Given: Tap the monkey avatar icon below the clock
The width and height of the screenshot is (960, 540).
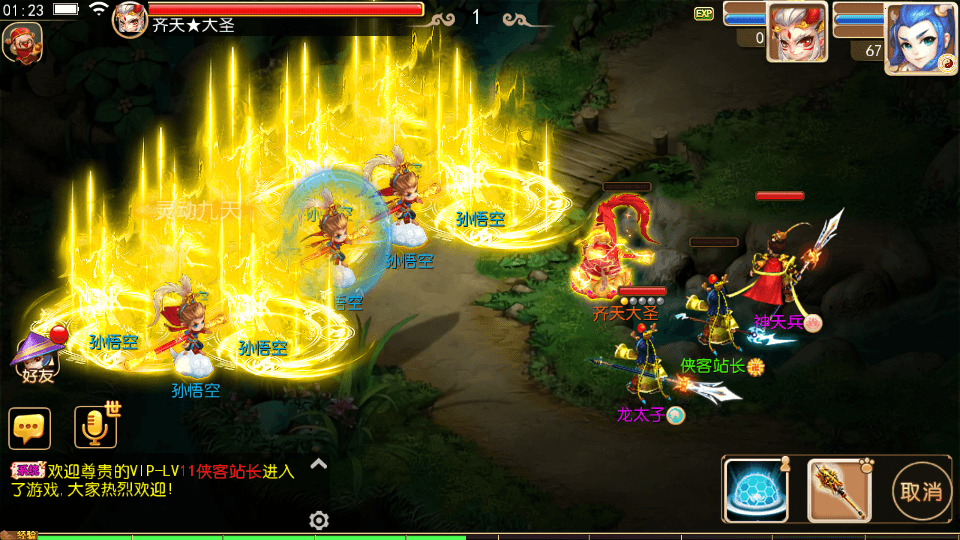Looking at the screenshot, I should pos(22,43).
